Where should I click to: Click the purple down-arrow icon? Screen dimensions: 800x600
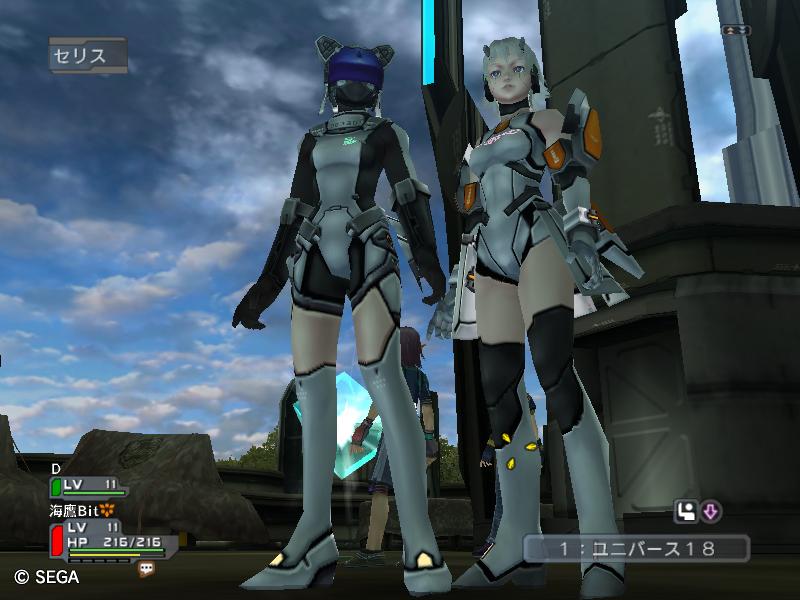click(711, 513)
